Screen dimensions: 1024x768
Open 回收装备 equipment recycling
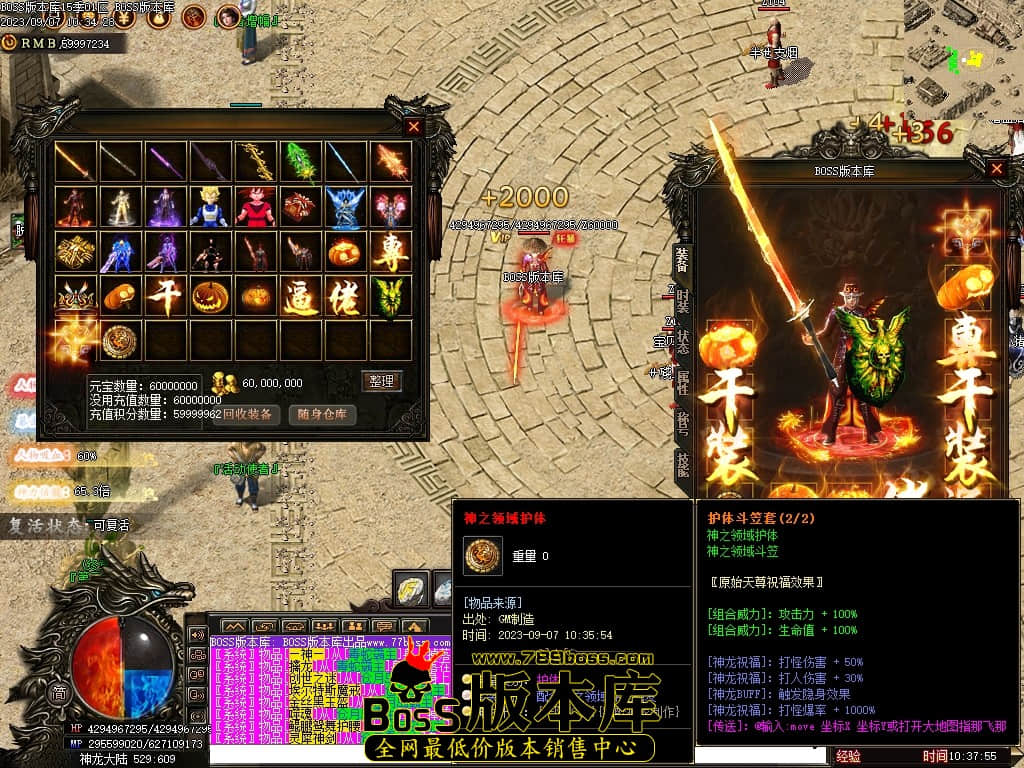(x=246, y=414)
